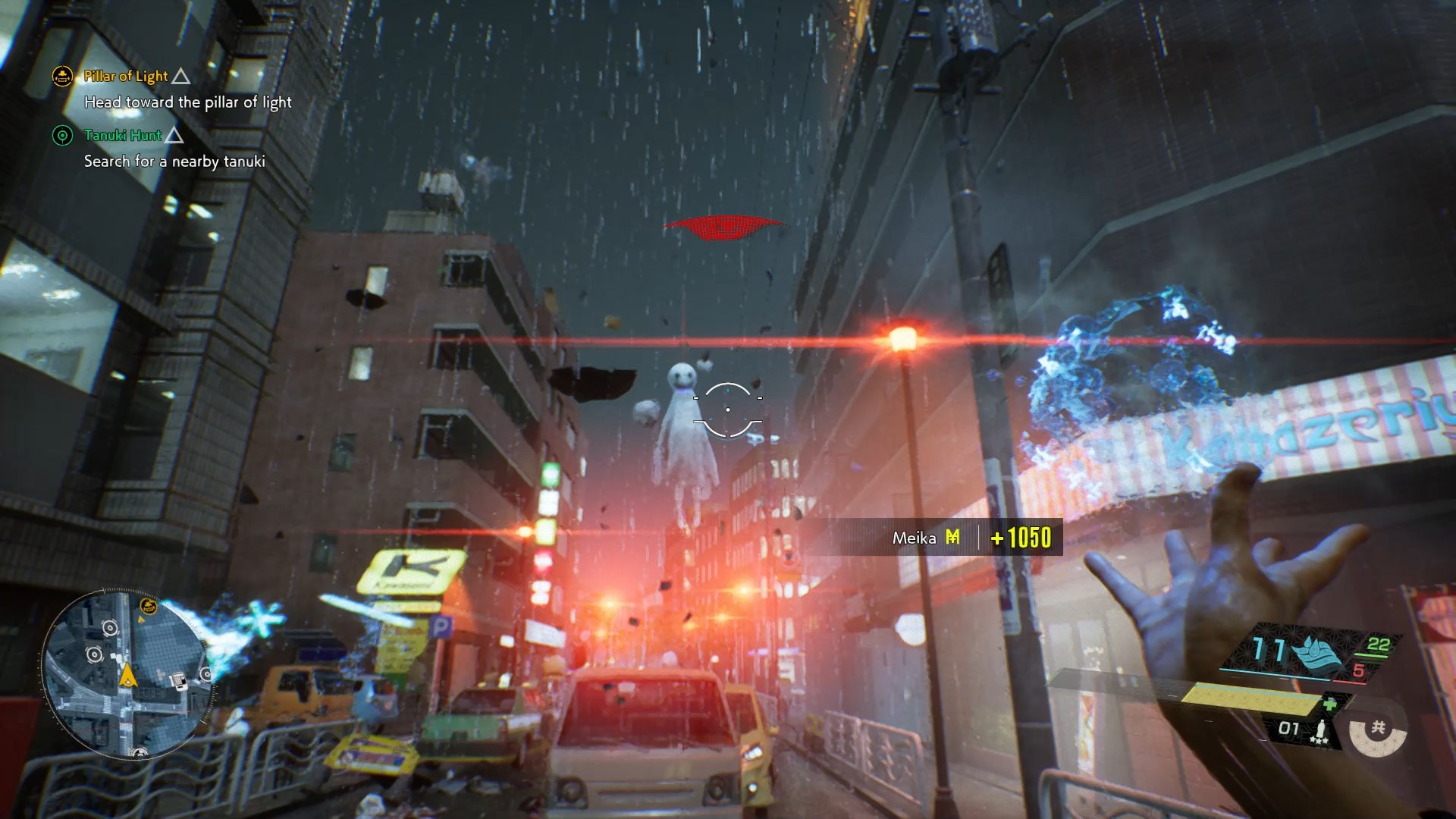1456x819 pixels.
Task: Click the yellow quest marker on minimap
Action: coord(148,606)
